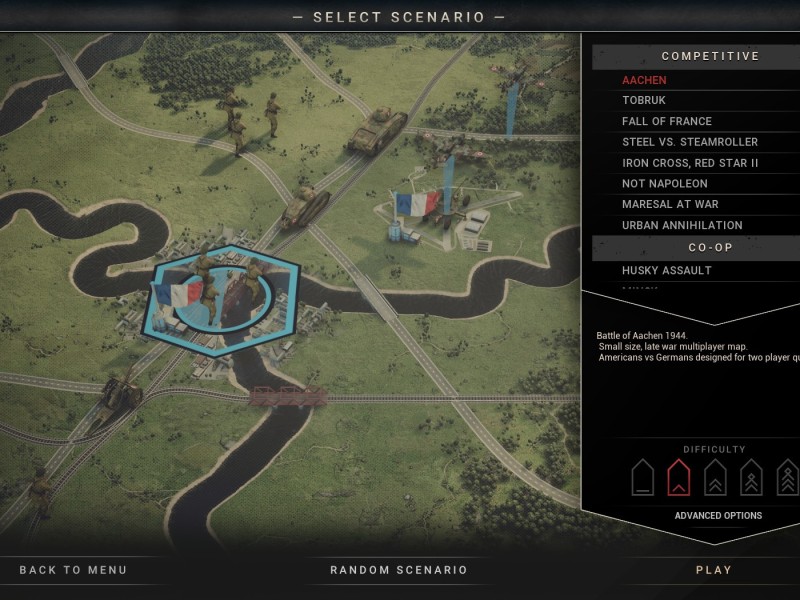Set difficulty to the diamond double-chevron rank
800x600 pixels.
pos(751,477)
